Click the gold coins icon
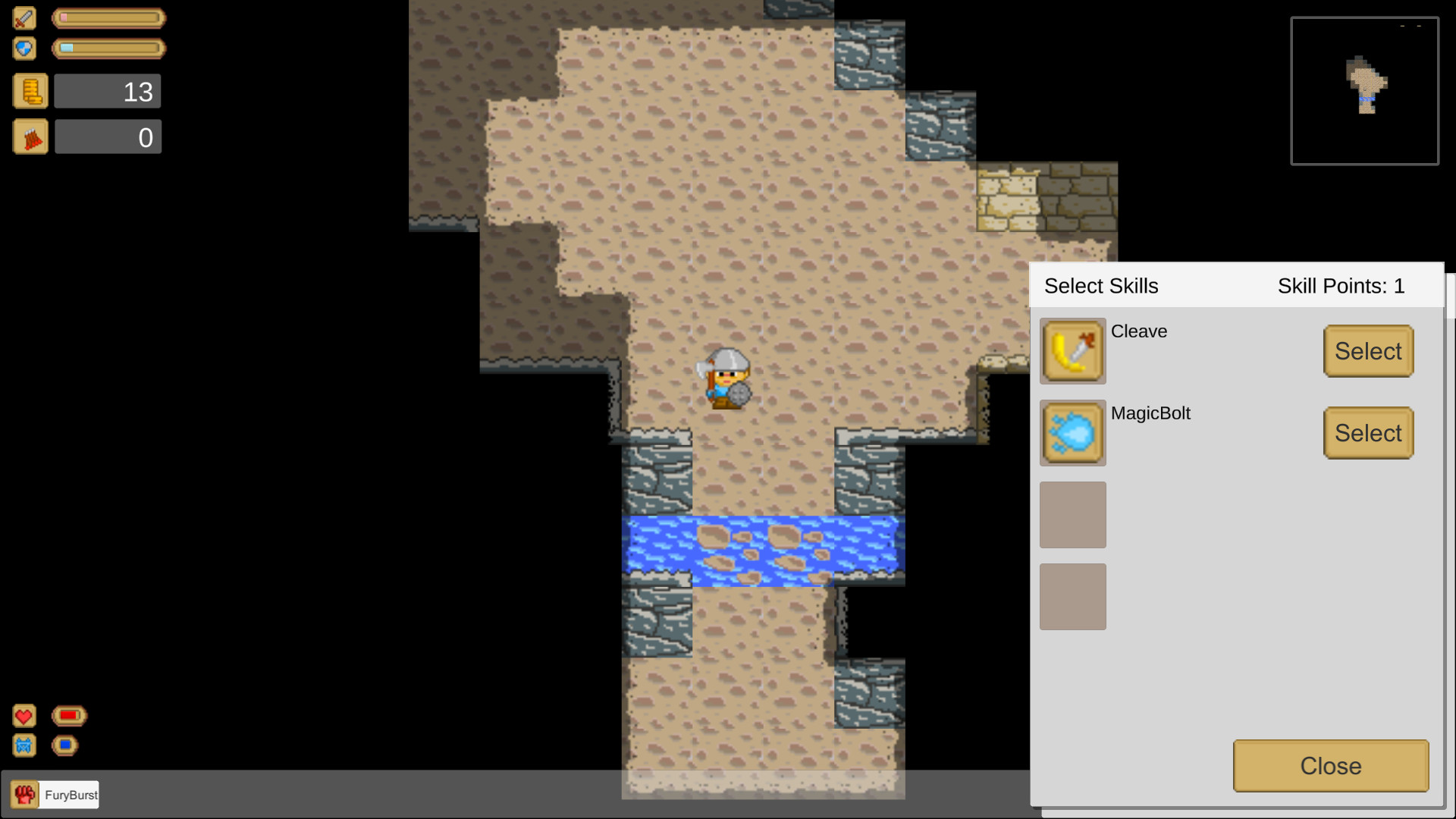The height and width of the screenshot is (819, 1456). tap(30, 90)
